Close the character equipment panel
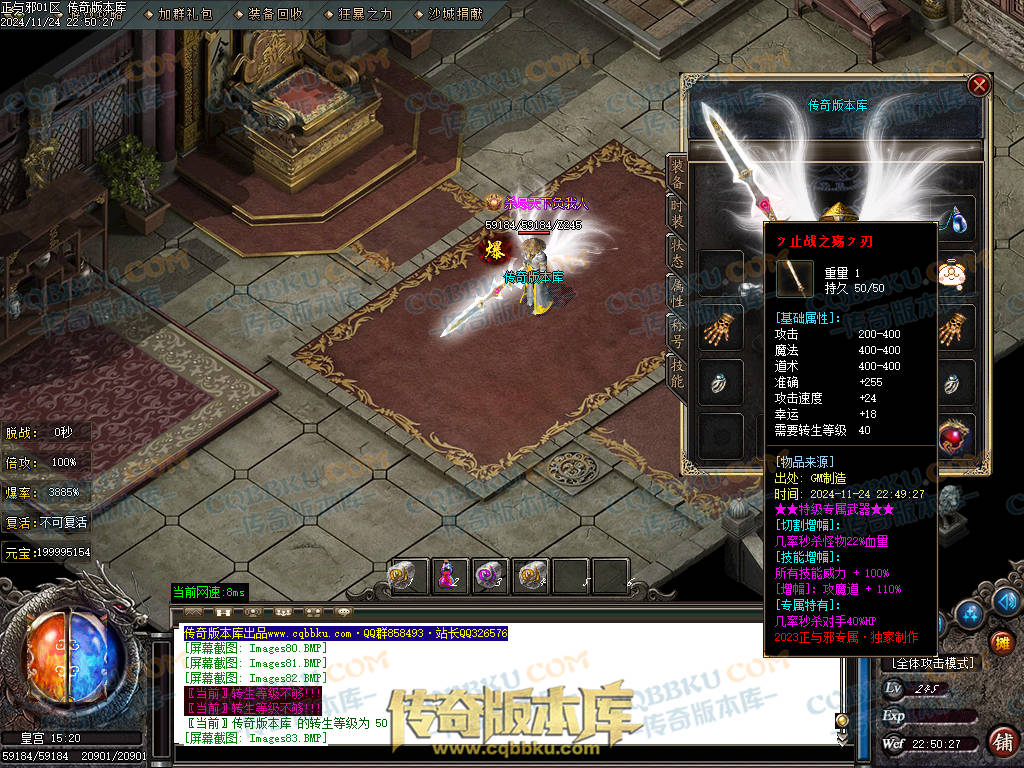This screenshot has height=768, width=1024. [x=979, y=86]
